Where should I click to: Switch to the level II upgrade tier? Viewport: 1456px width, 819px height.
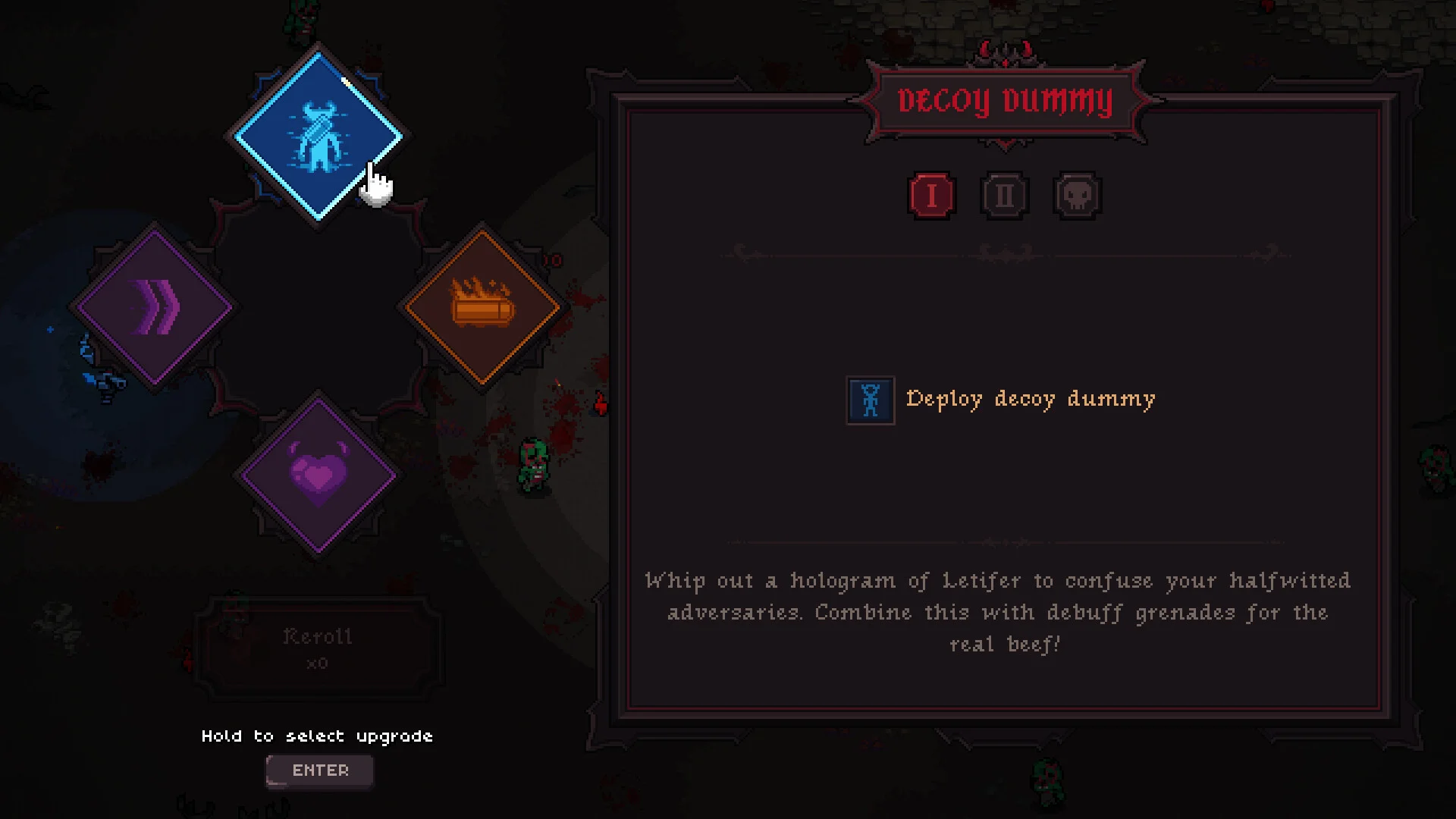pyautogui.click(x=1005, y=196)
